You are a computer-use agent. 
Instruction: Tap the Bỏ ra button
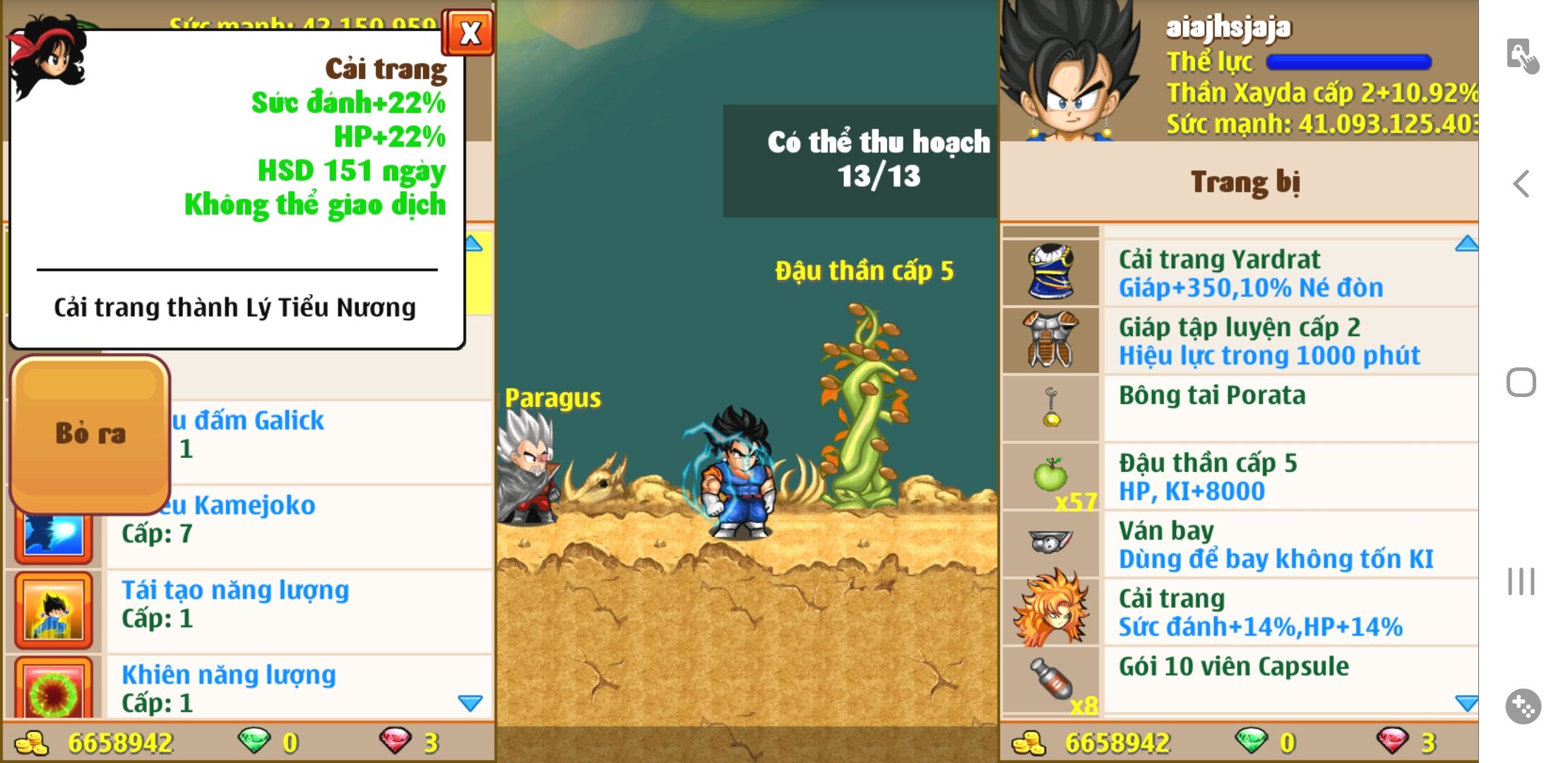(x=90, y=434)
